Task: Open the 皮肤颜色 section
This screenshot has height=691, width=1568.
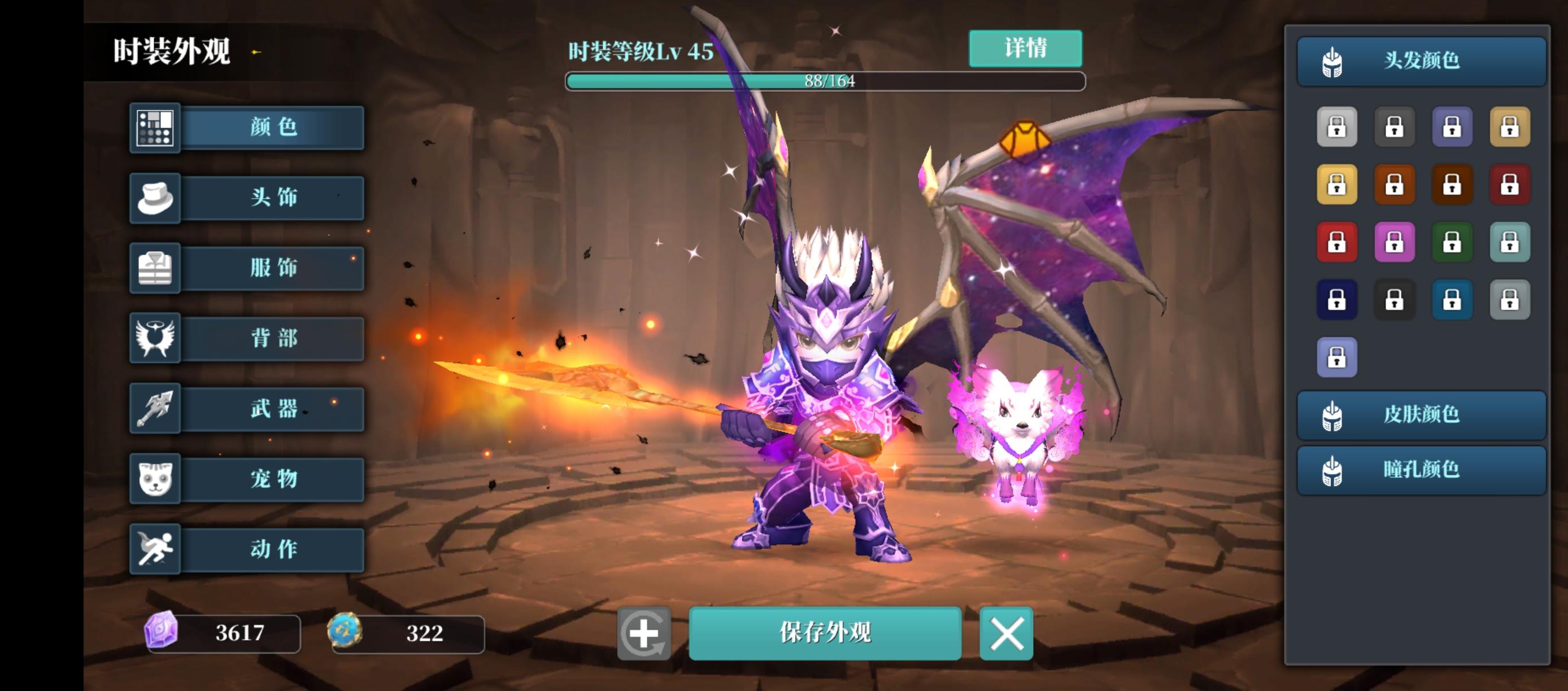Action: click(1421, 416)
